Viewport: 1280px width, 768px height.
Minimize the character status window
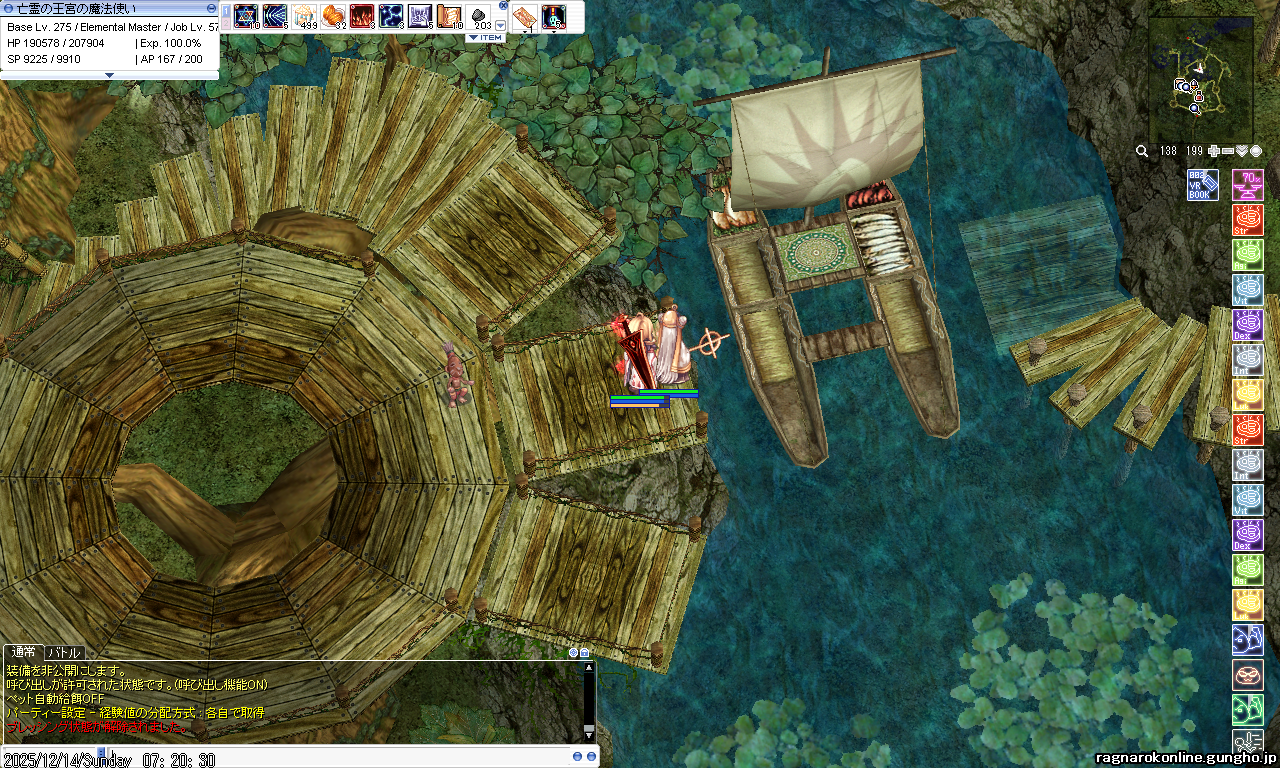pos(211,8)
